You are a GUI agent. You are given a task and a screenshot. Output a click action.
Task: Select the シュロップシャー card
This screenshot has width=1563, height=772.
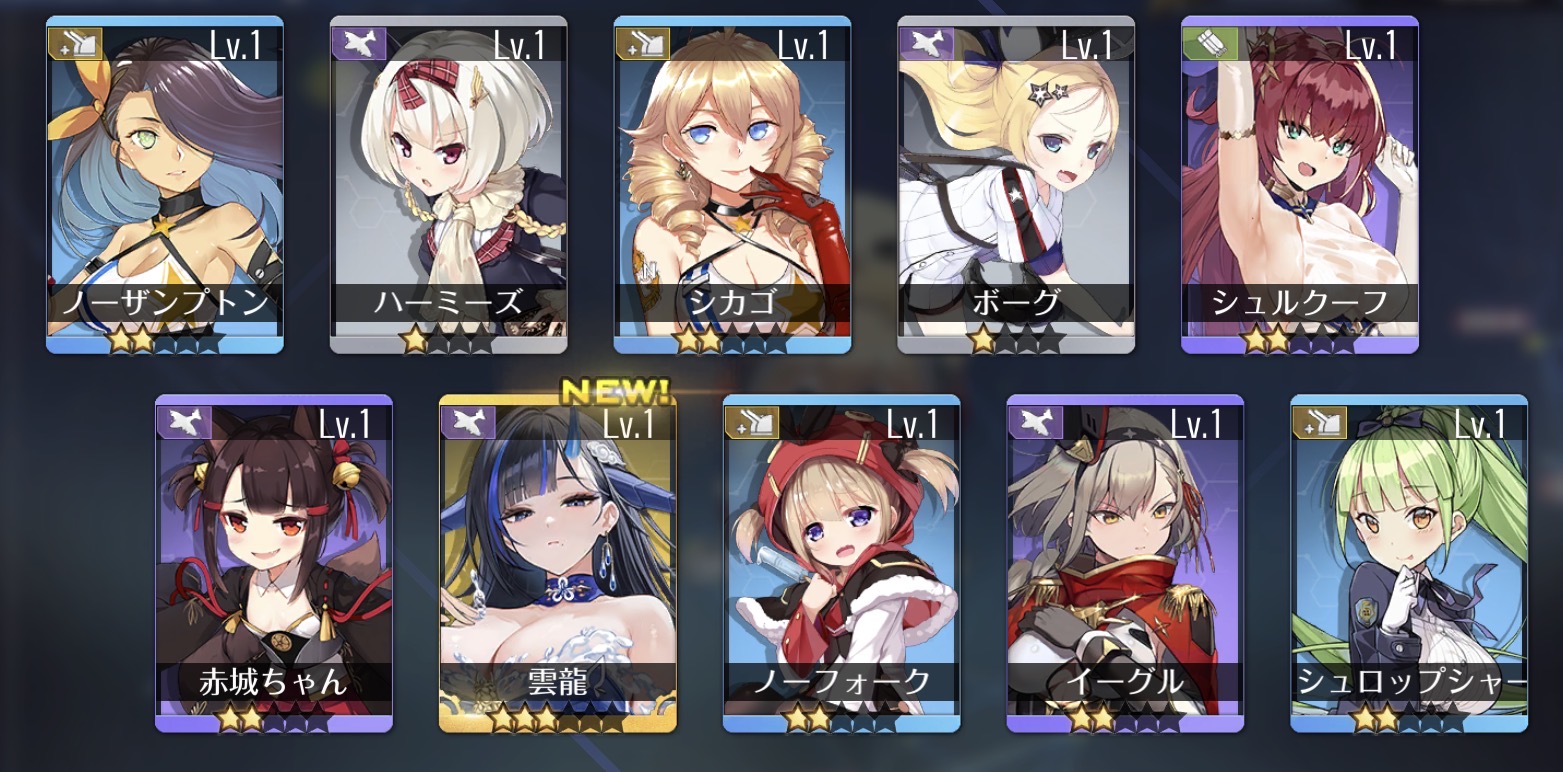[x=1409, y=563]
